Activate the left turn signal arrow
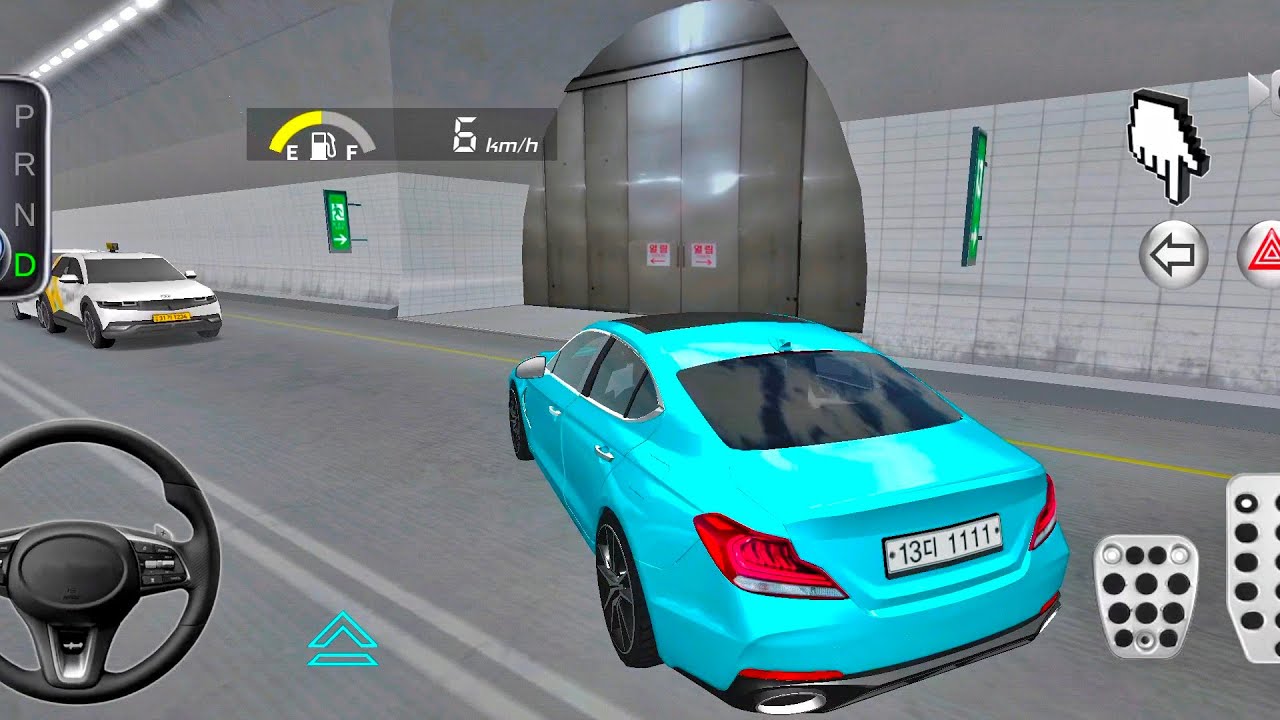This screenshot has width=1280, height=720. (x=1174, y=256)
